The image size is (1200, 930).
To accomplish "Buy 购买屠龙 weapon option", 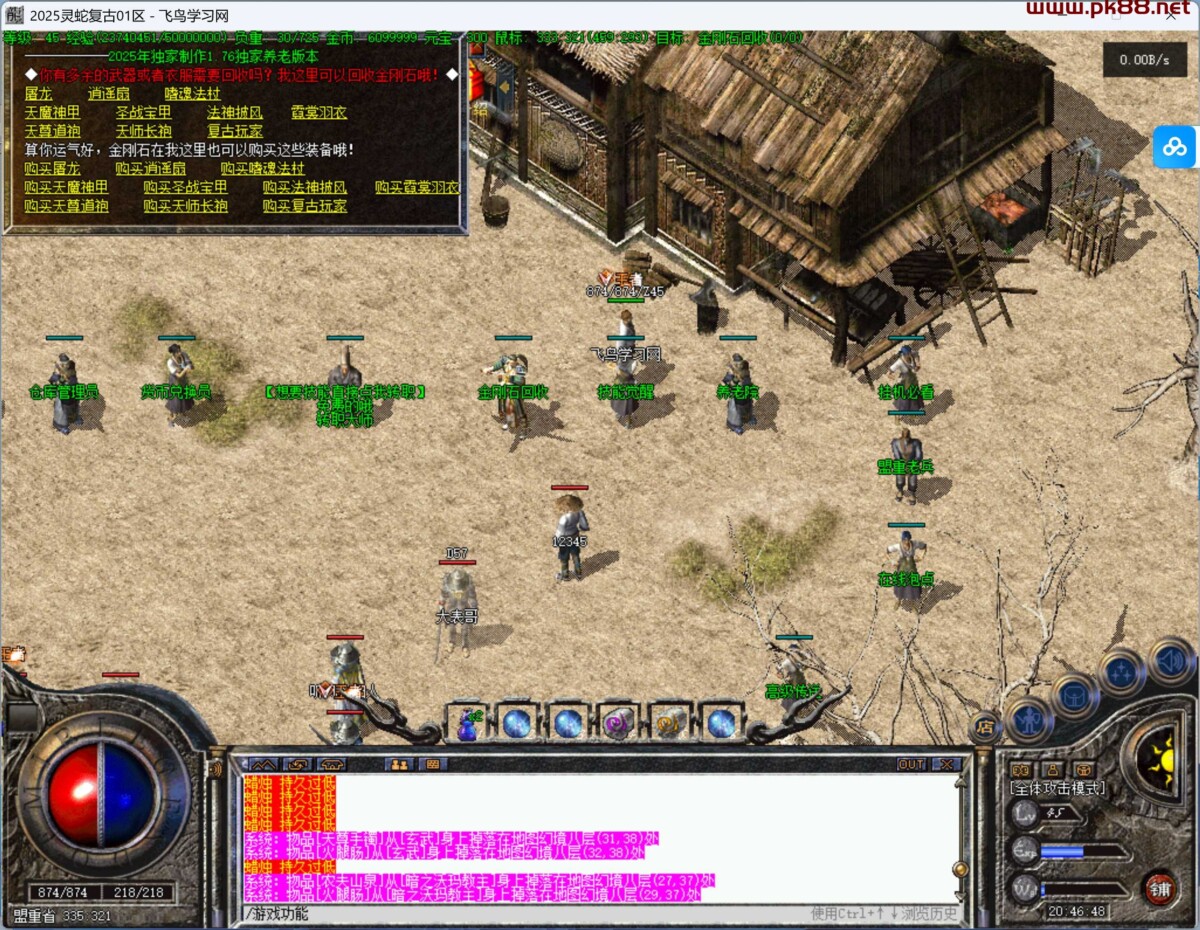I will [x=52, y=168].
